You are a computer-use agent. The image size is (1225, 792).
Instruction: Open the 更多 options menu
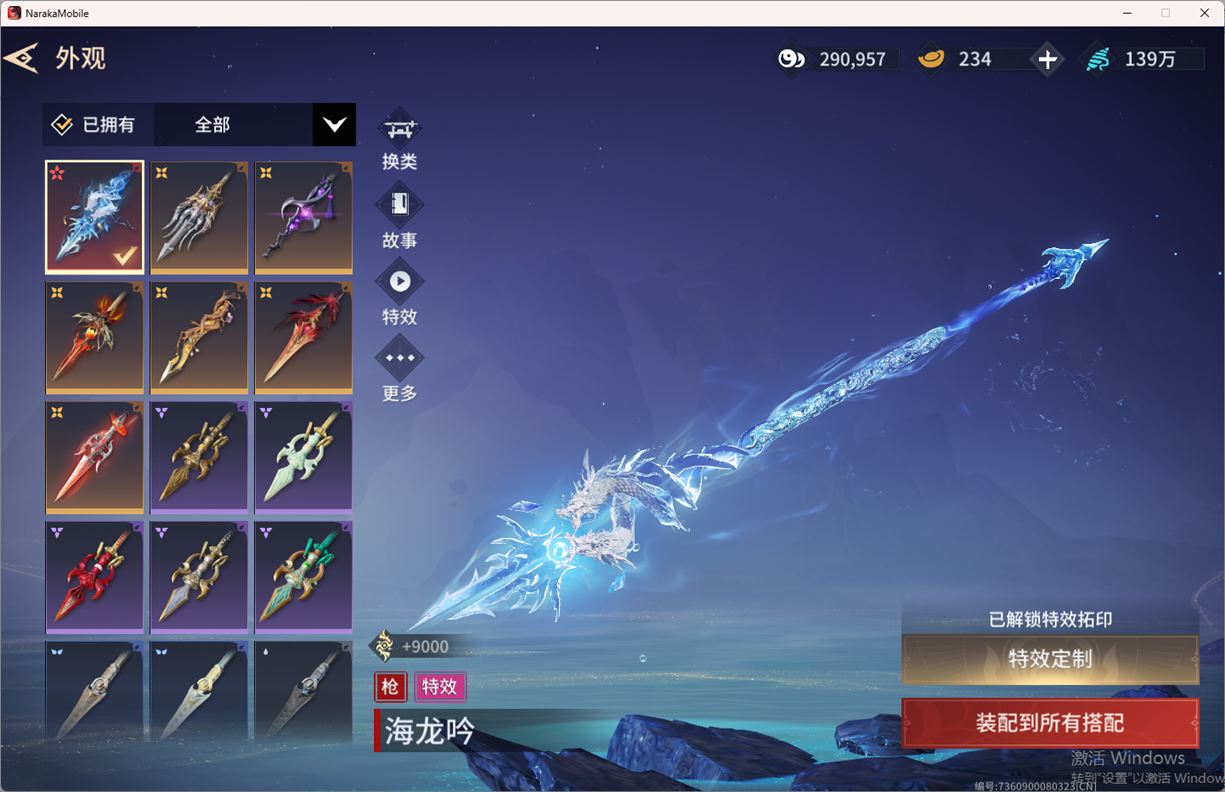pos(399,368)
